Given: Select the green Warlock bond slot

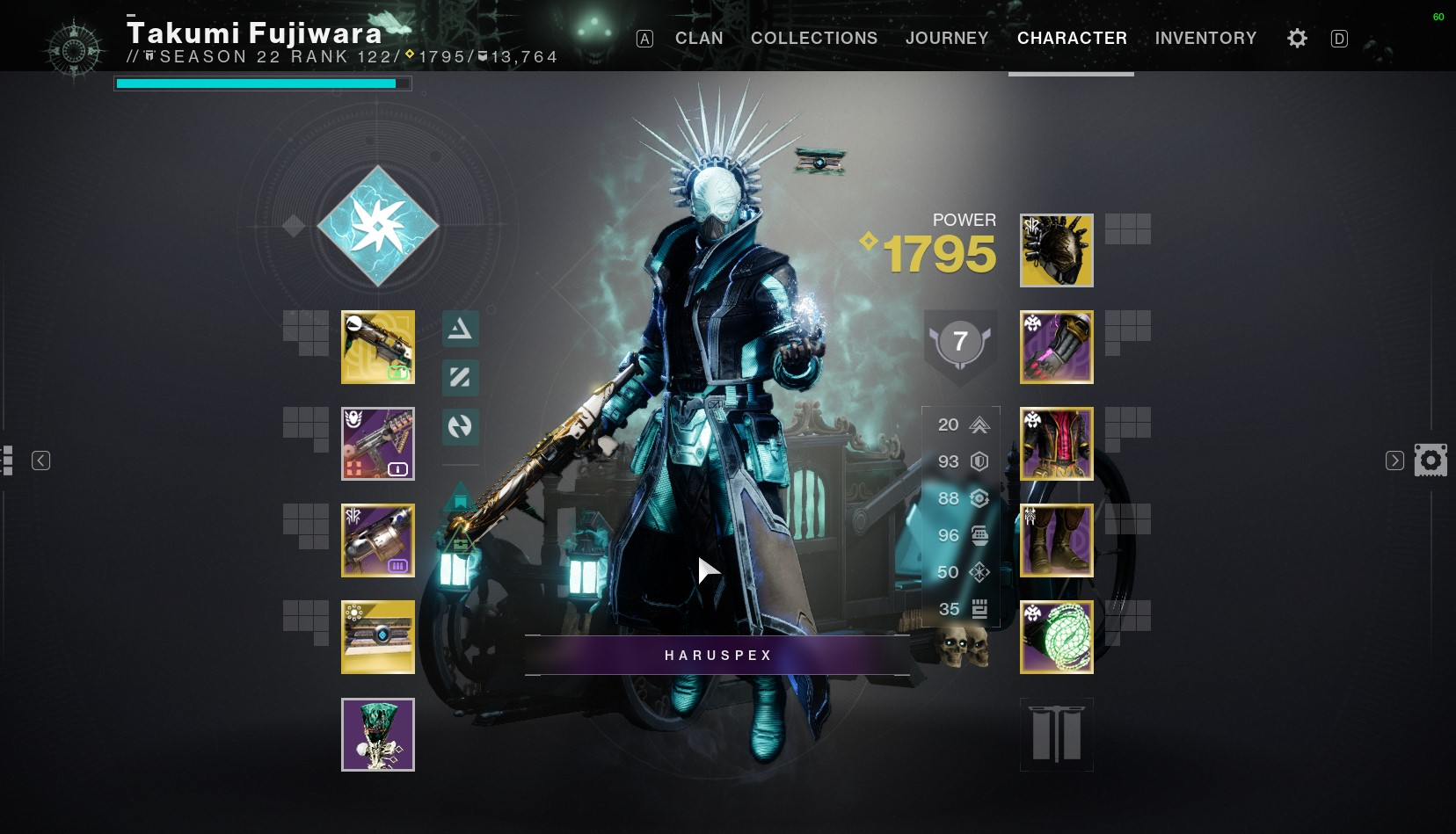Looking at the screenshot, I should pyautogui.click(x=1056, y=637).
